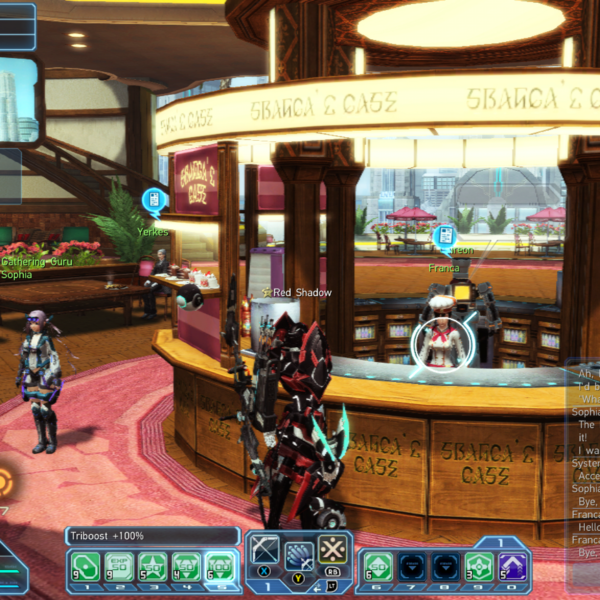Select the EXP 50 booster slot

coord(120,566)
